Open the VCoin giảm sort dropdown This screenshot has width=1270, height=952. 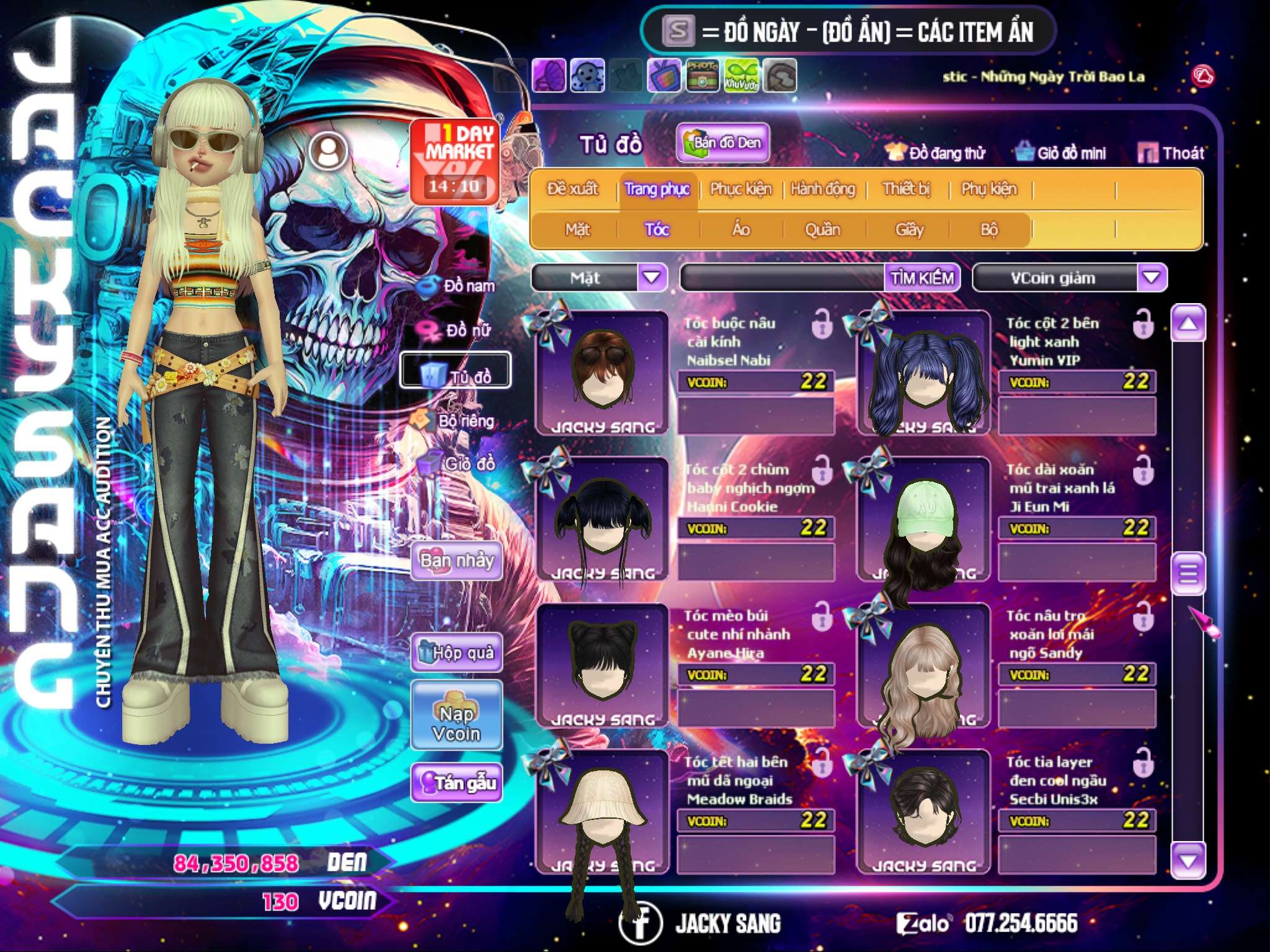click(1152, 277)
